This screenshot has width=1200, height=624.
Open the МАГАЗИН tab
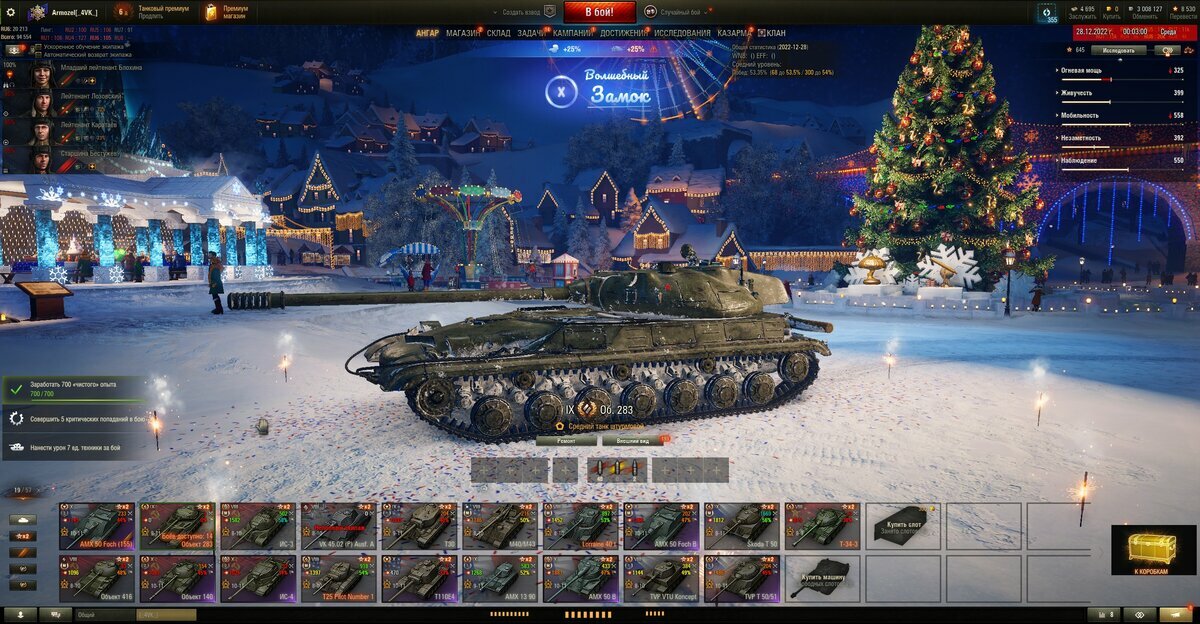(x=462, y=33)
